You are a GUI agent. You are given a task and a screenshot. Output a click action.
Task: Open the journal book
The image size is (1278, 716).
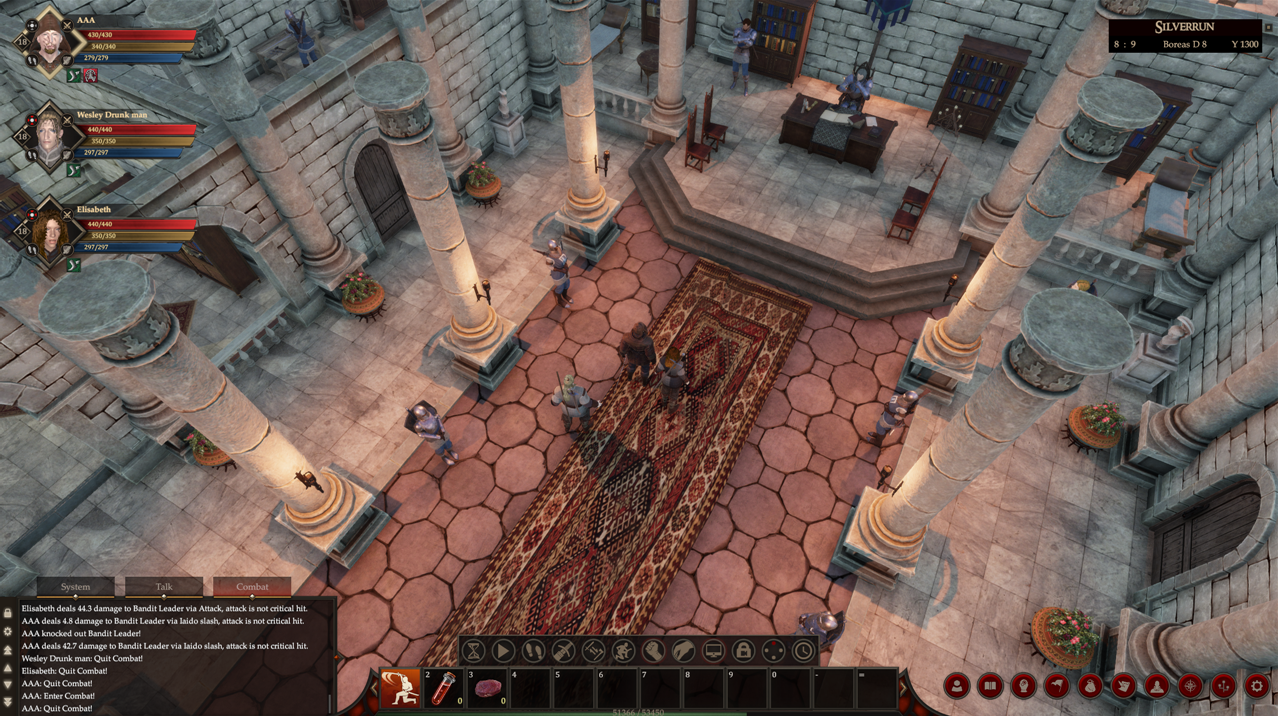[x=990, y=686]
